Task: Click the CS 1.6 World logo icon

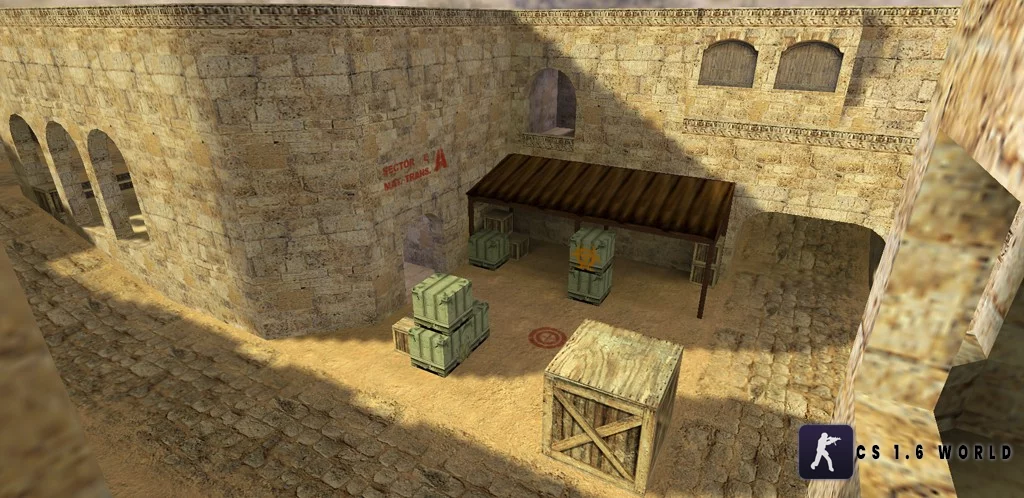Action: point(825,451)
